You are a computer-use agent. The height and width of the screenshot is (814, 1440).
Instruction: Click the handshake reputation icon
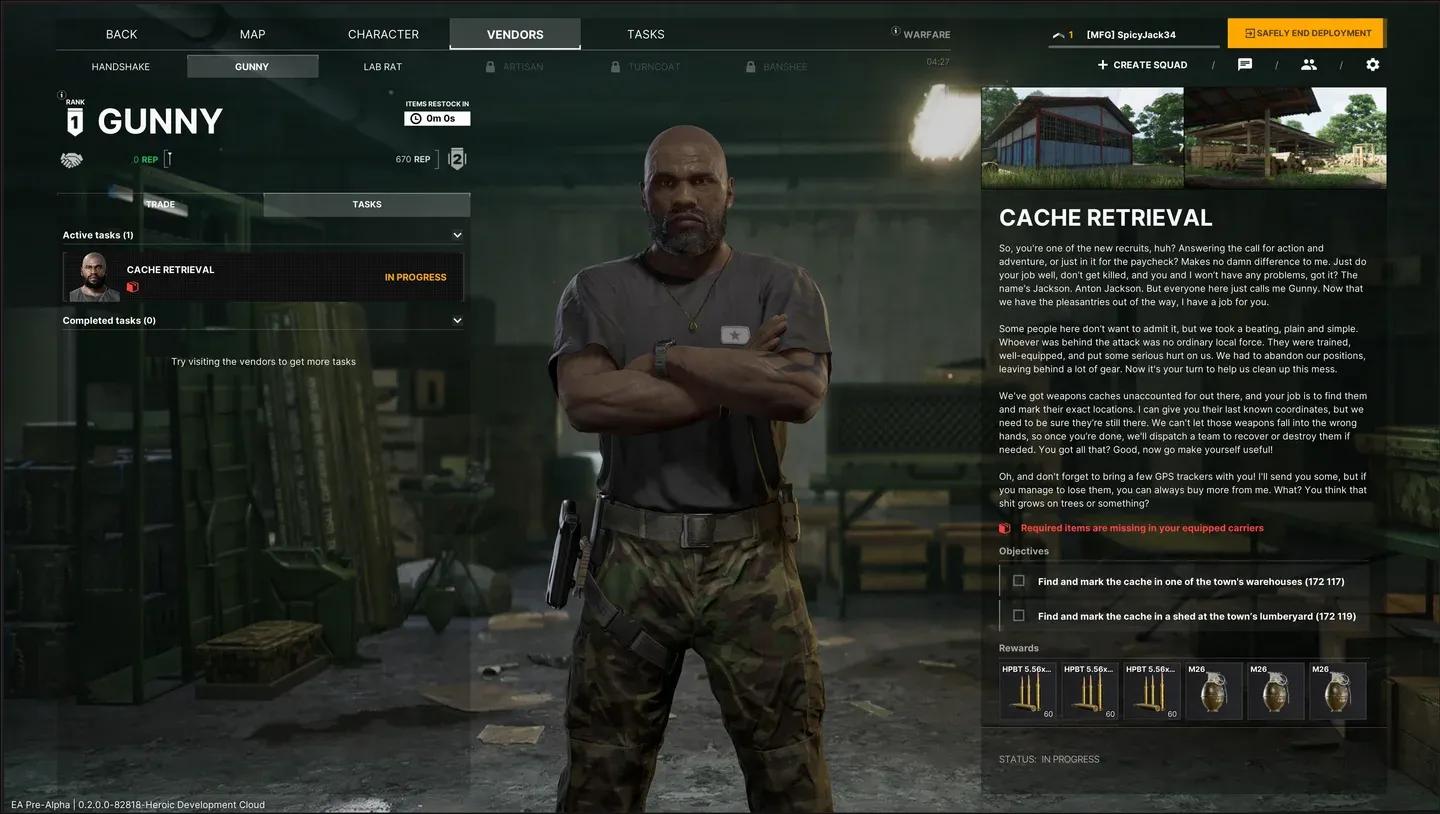coord(71,158)
